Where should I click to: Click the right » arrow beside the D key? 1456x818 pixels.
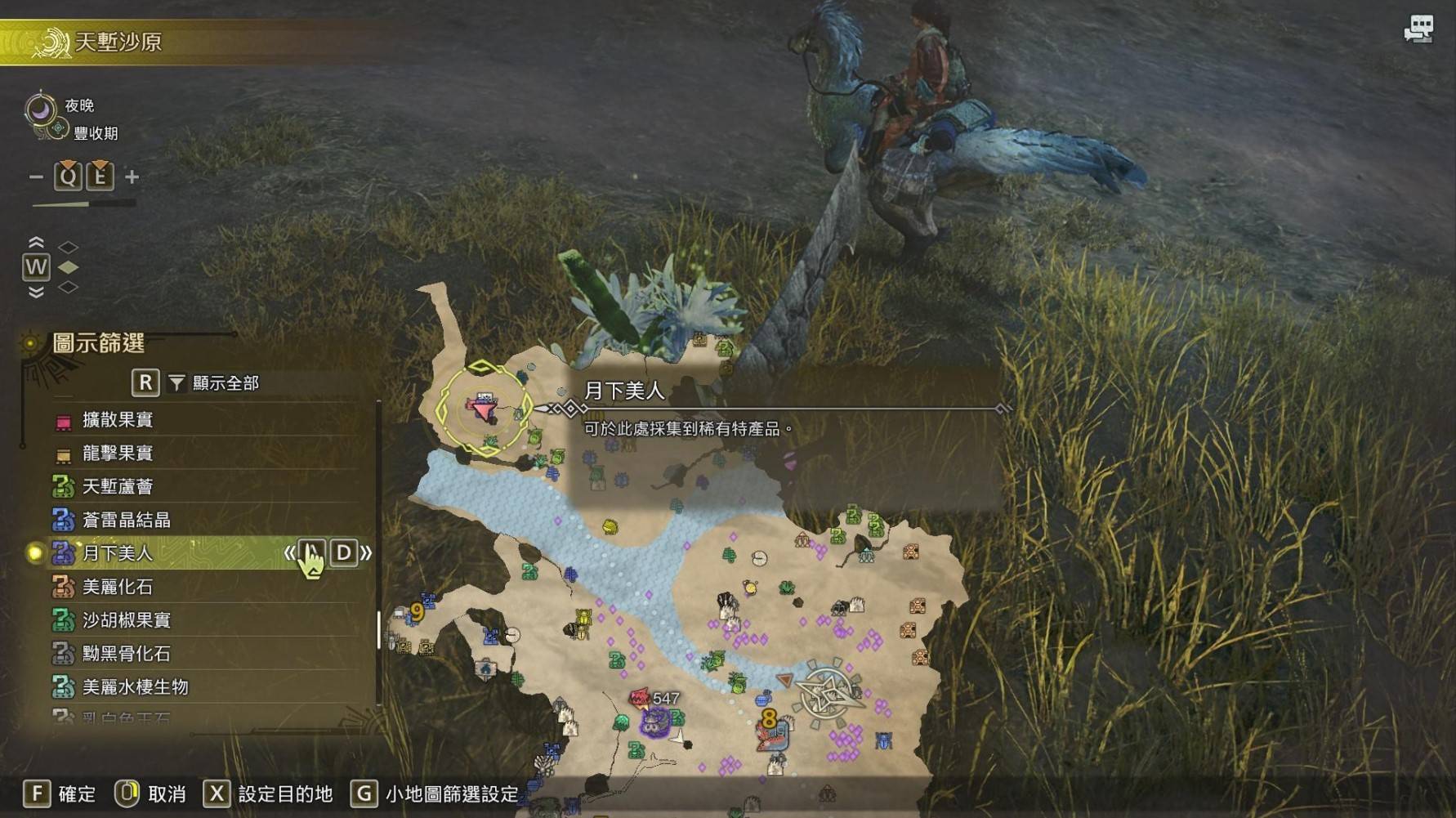(x=365, y=553)
